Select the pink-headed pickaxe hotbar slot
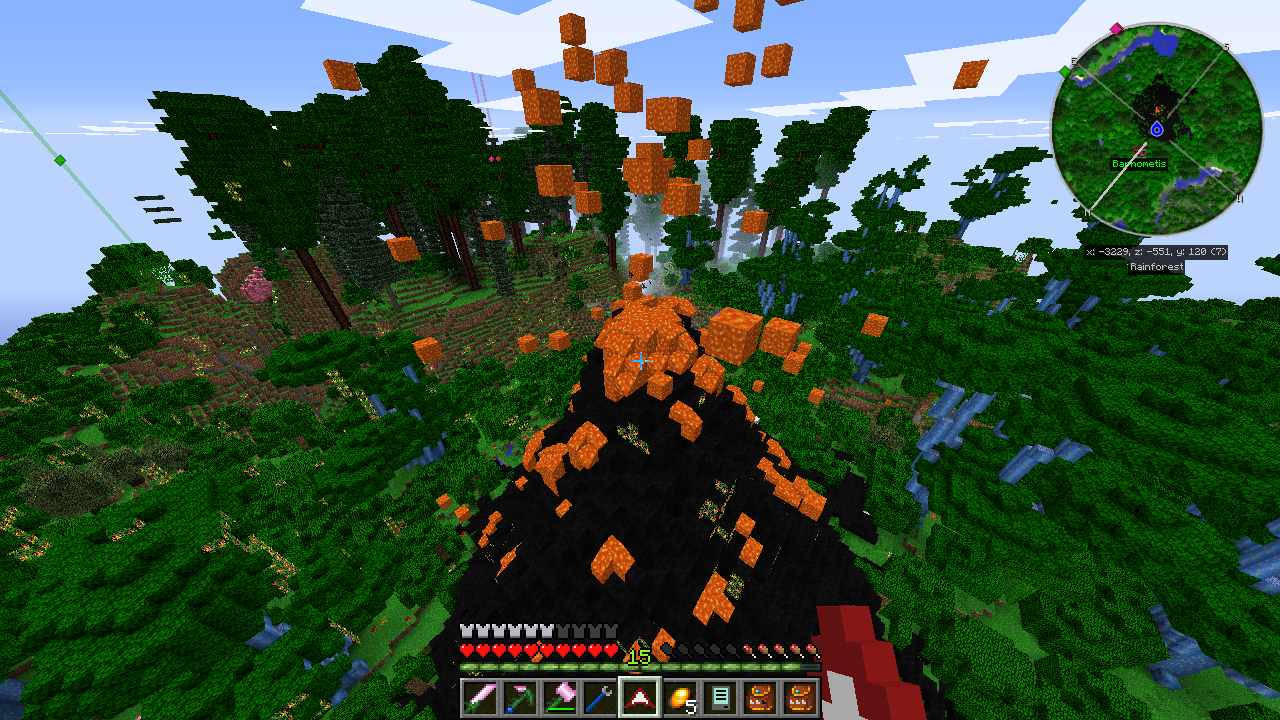Screen dimensions: 1280x720 [x=518, y=696]
